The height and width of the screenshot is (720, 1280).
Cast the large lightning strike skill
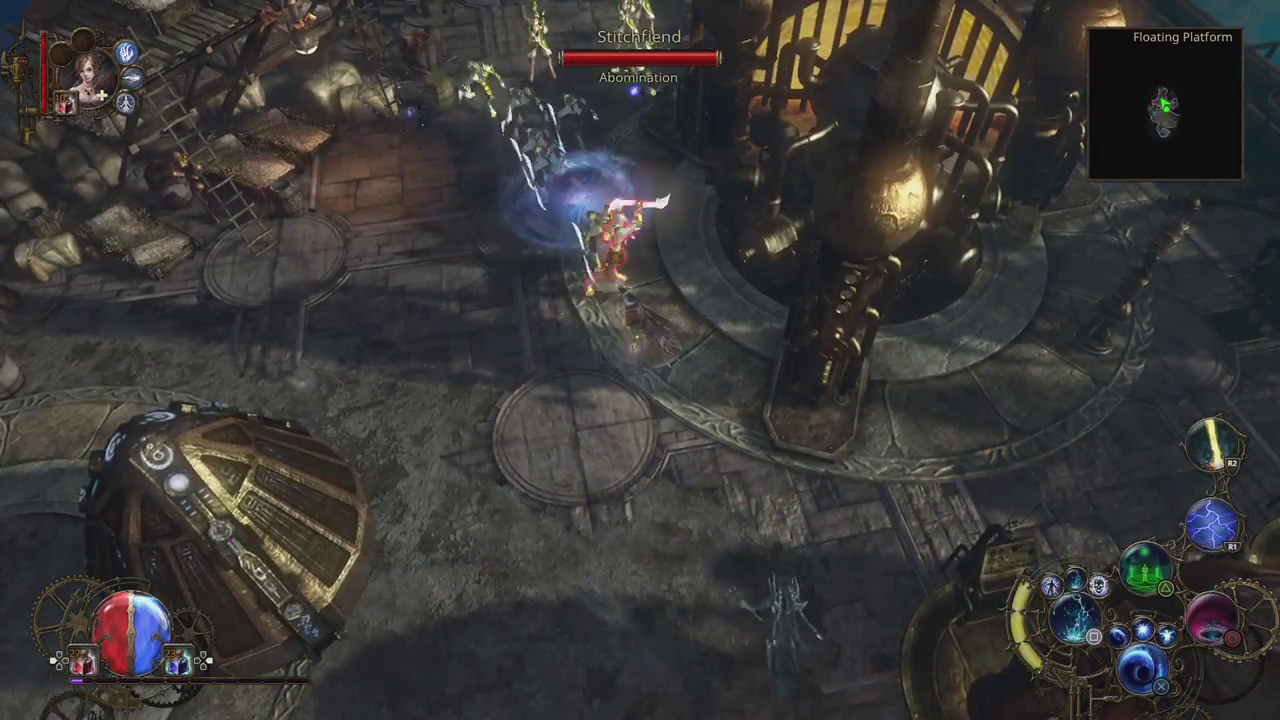1074,617
